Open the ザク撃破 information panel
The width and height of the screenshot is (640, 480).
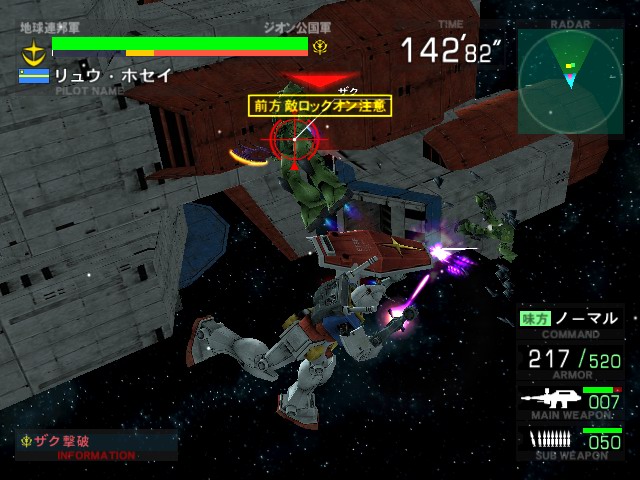pos(96,445)
